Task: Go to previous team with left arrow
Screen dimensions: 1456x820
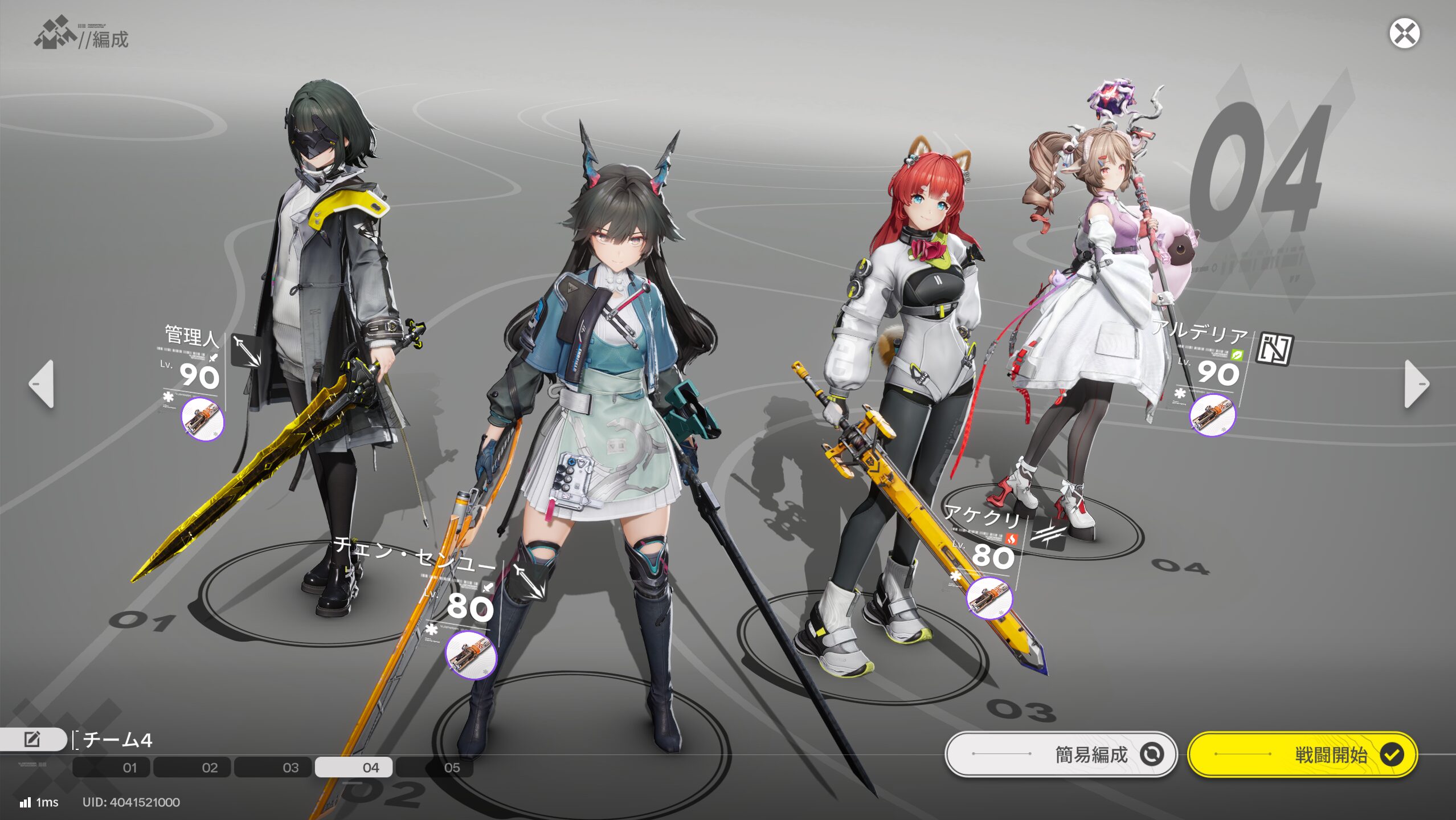Action: click(x=42, y=384)
